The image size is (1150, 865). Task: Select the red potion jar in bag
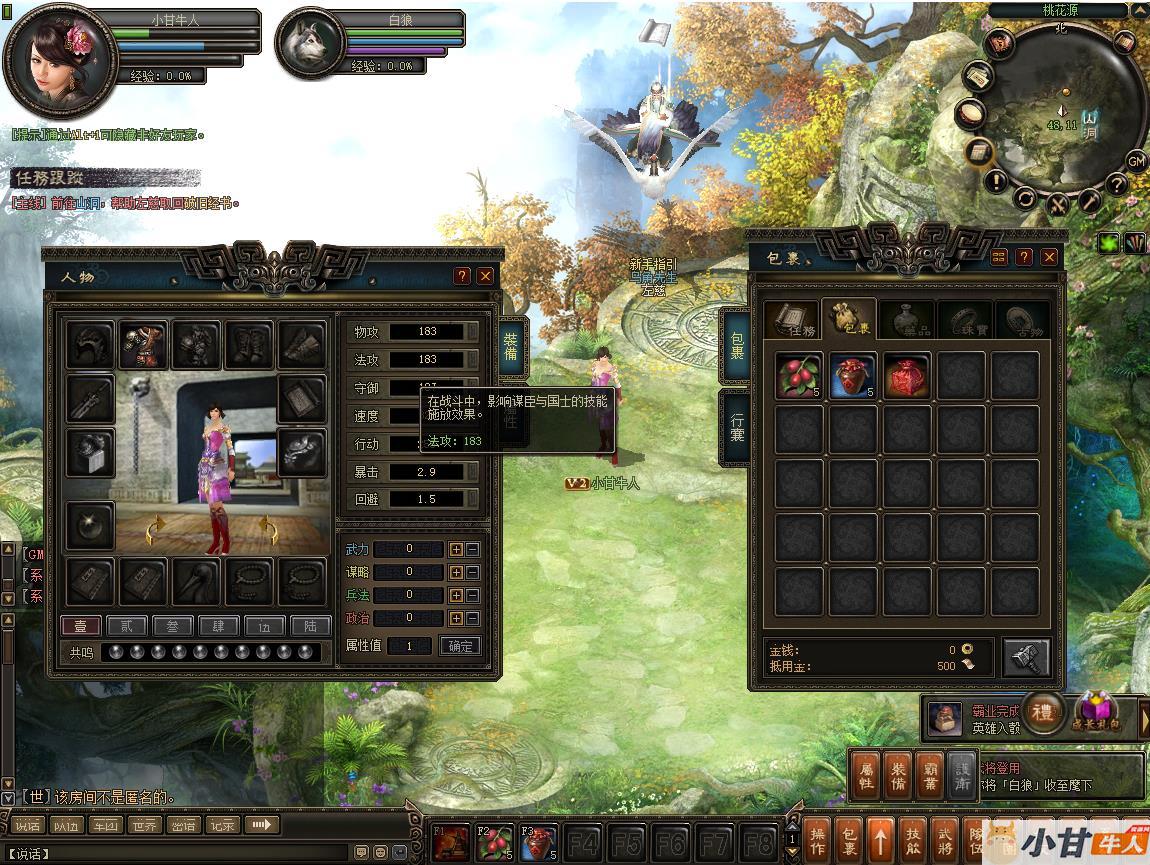[854, 376]
